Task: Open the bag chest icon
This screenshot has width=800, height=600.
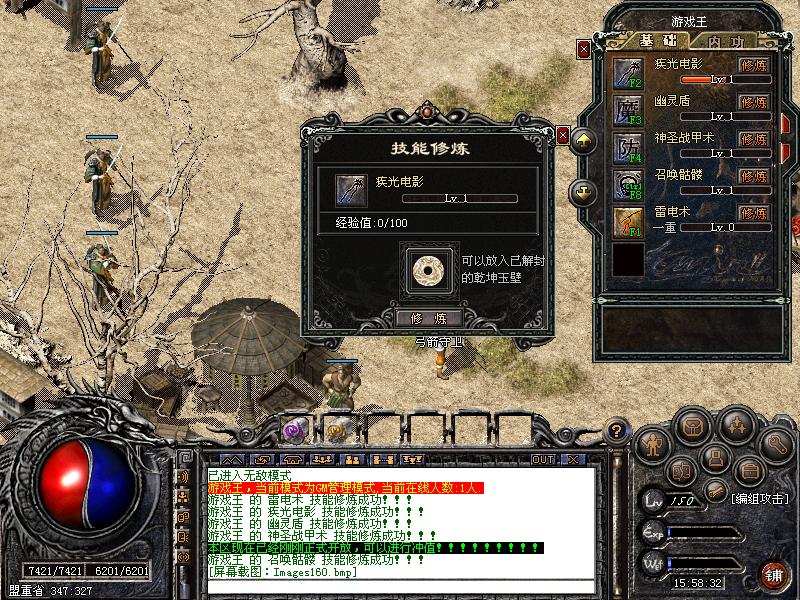Action: point(691,427)
